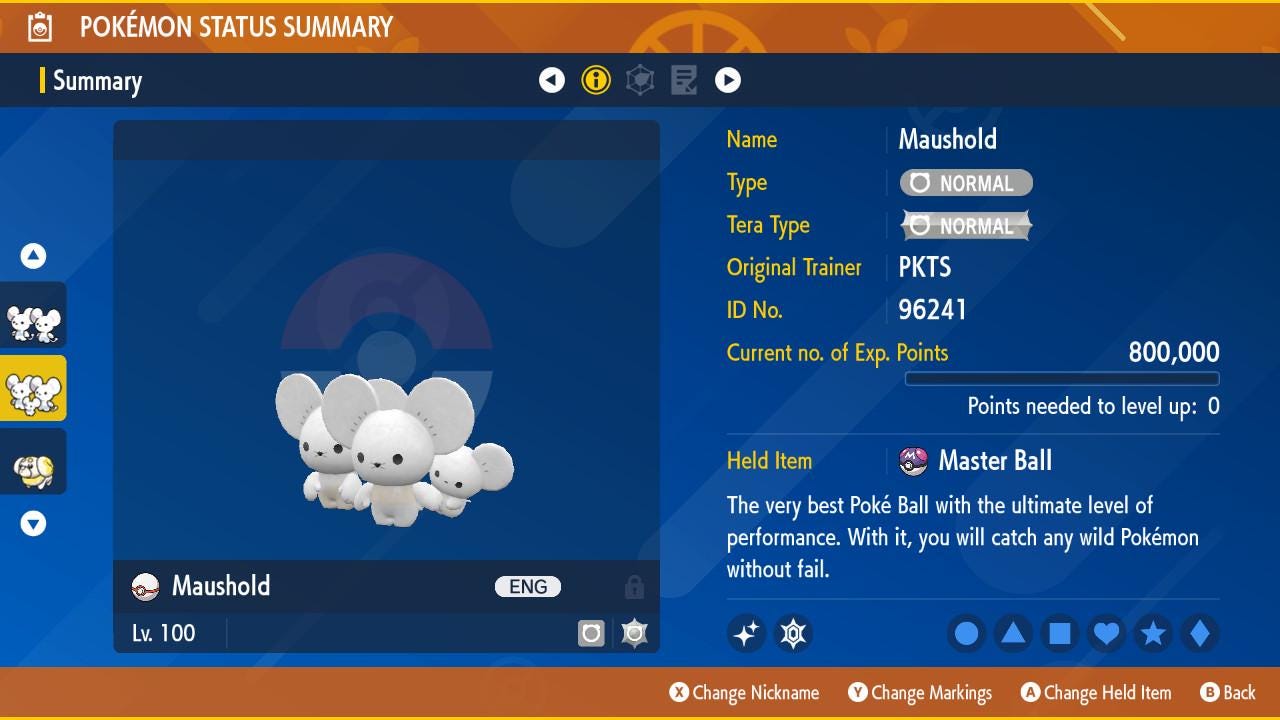Toggle the star marking
This screenshot has height=720, width=1280.
click(1153, 633)
